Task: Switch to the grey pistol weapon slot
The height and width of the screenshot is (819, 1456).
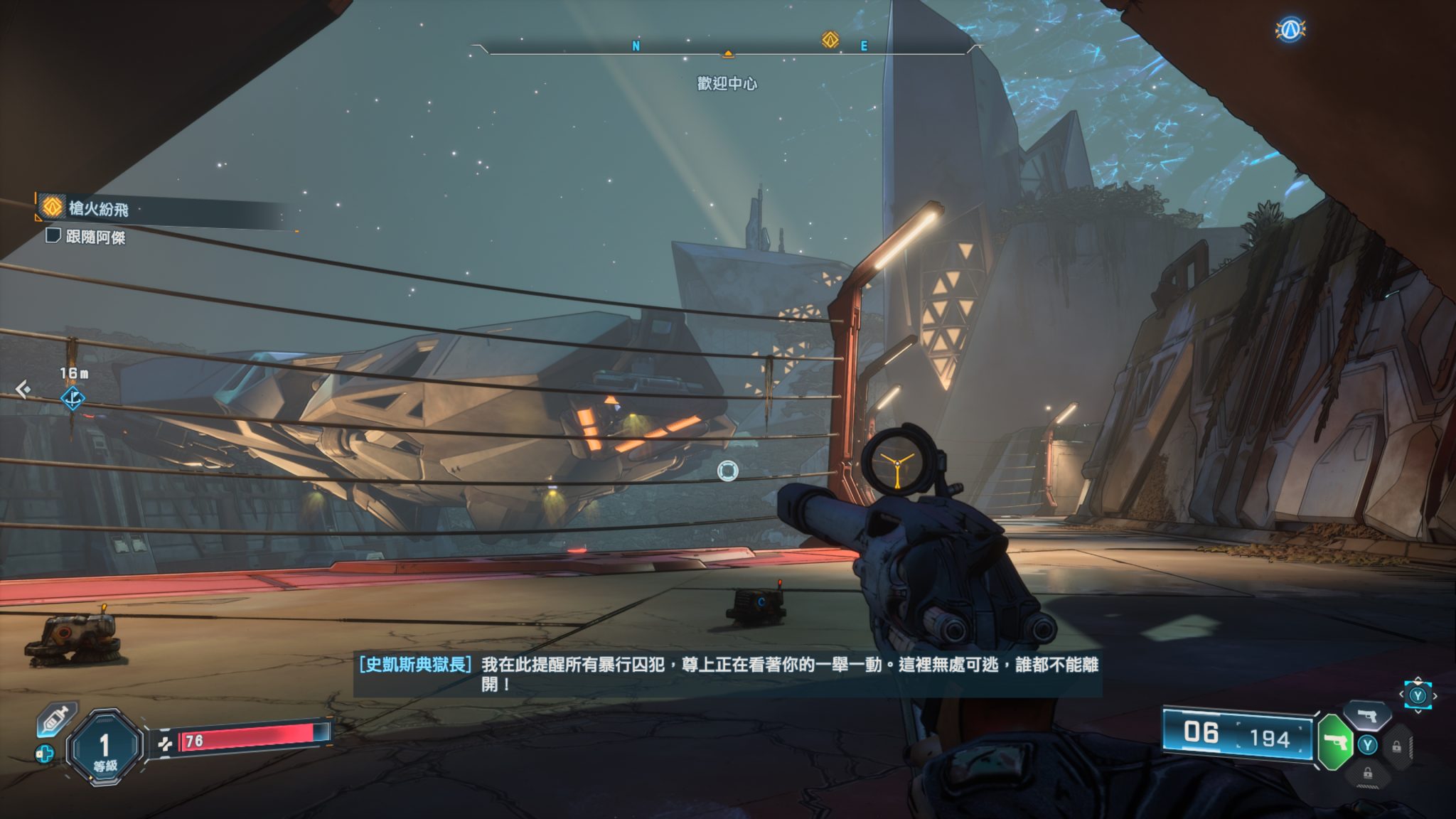Action: pos(1366,716)
